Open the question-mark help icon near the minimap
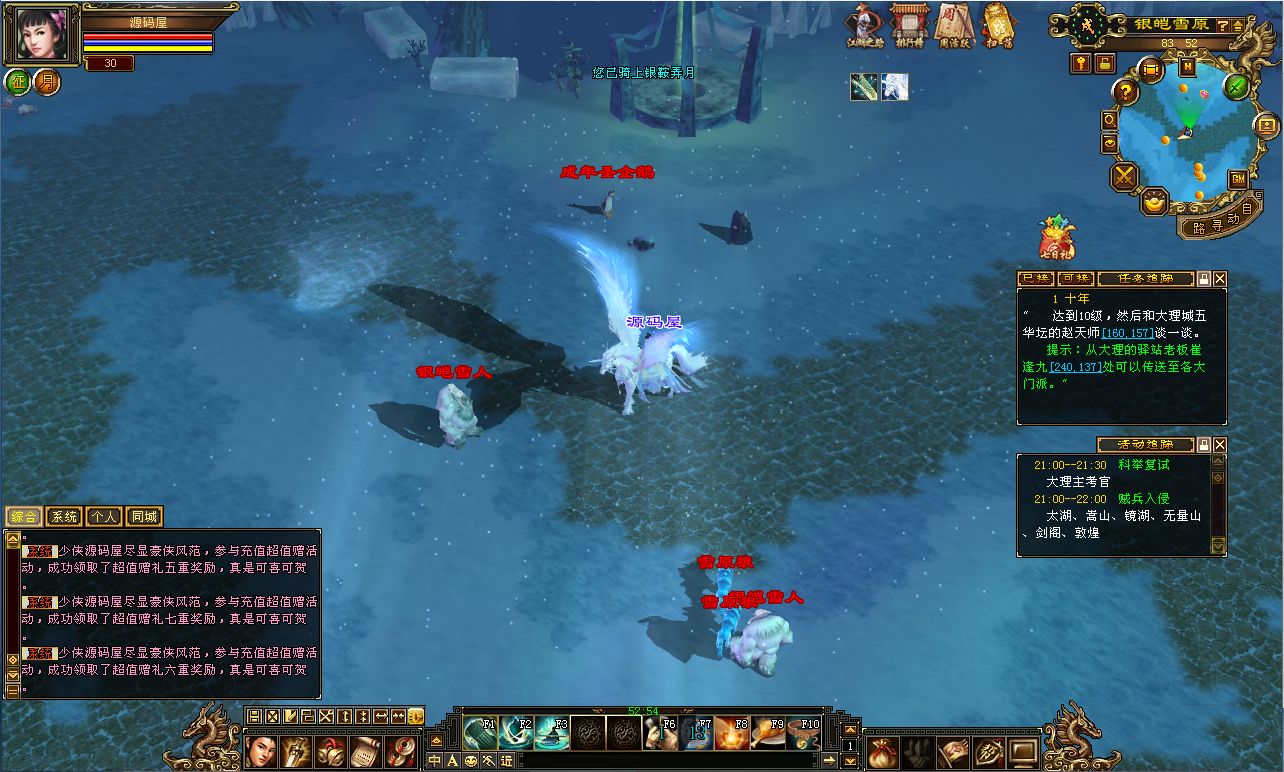1284x772 pixels. [1125, 92]
